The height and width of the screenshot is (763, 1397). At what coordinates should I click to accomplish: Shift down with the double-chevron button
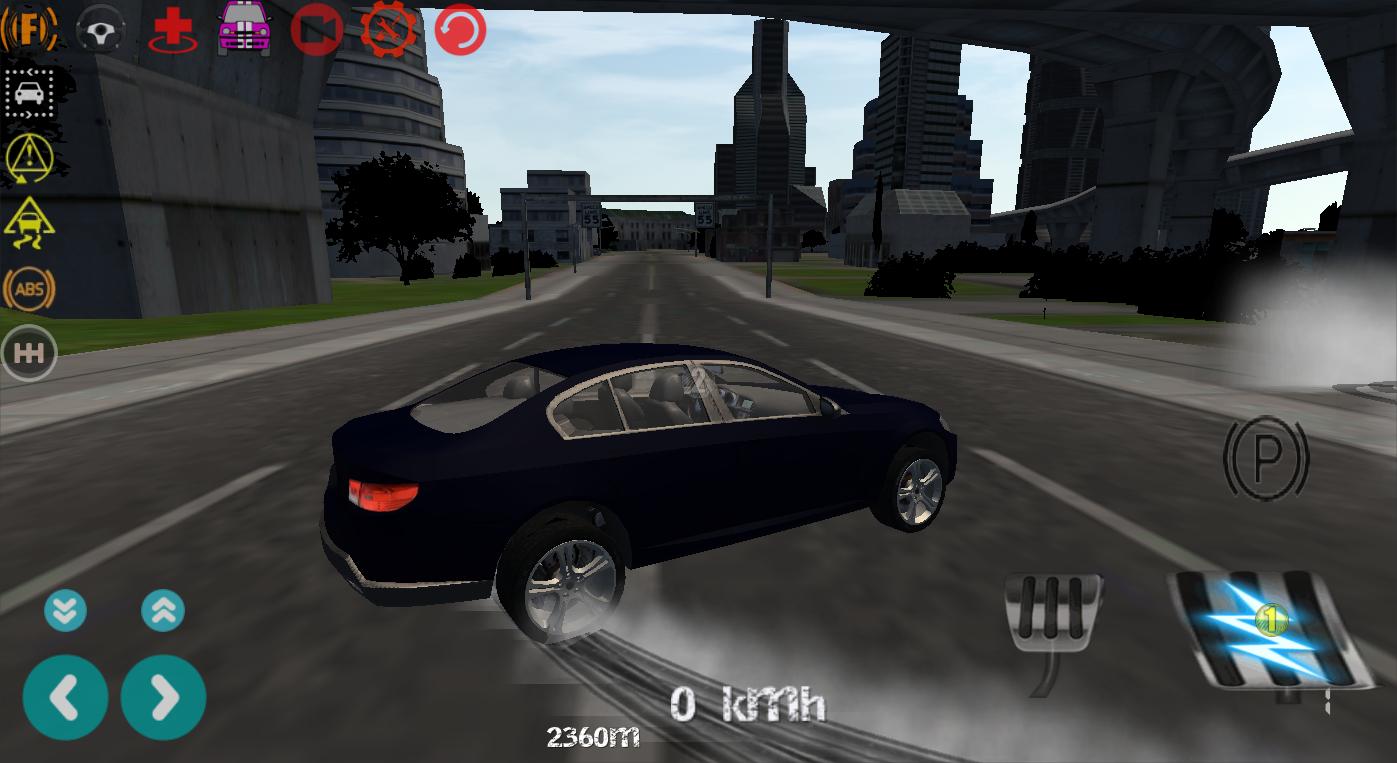click(65, 610)
